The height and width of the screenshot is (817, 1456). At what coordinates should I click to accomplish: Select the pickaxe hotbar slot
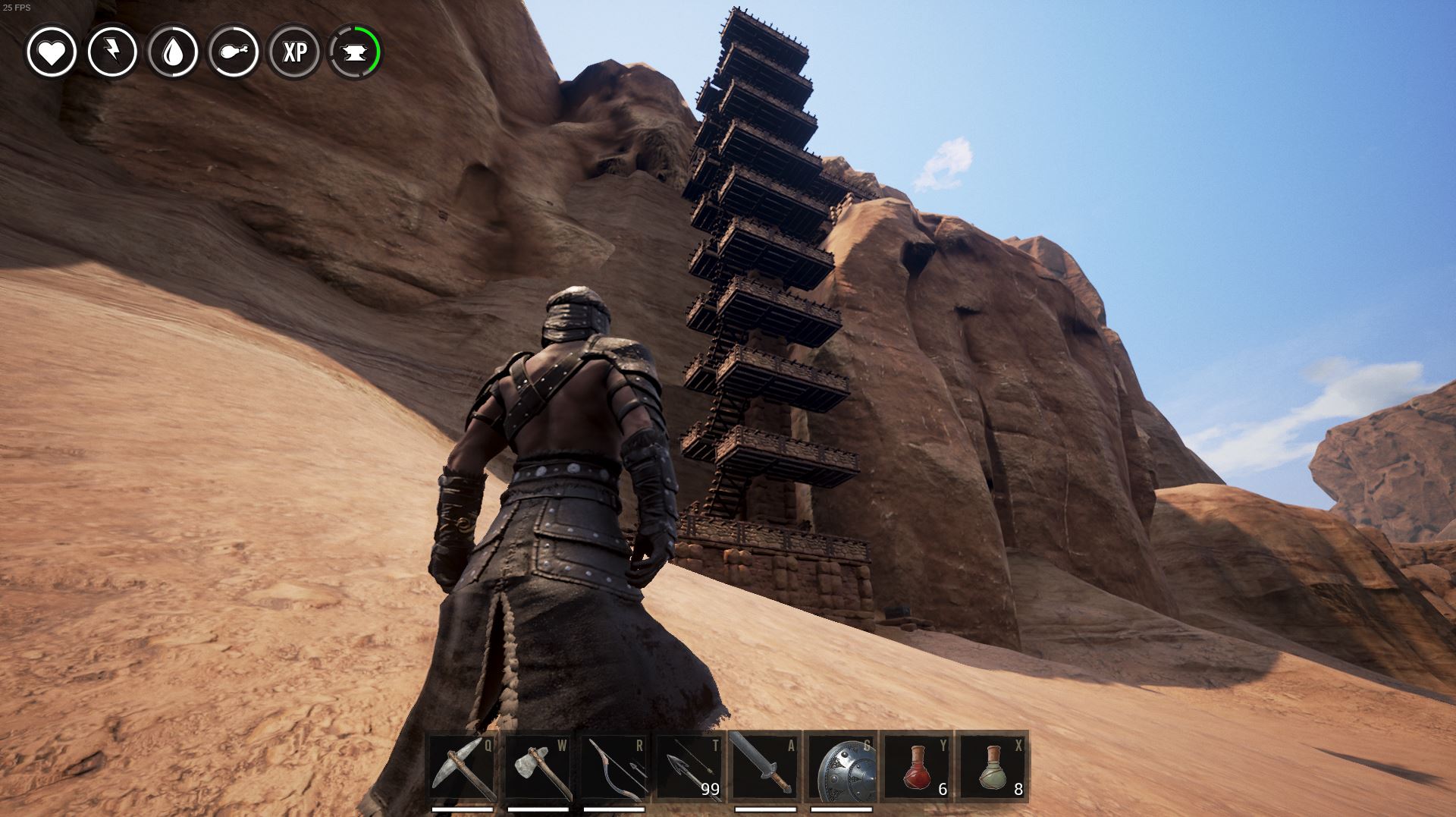coord(463,768)
